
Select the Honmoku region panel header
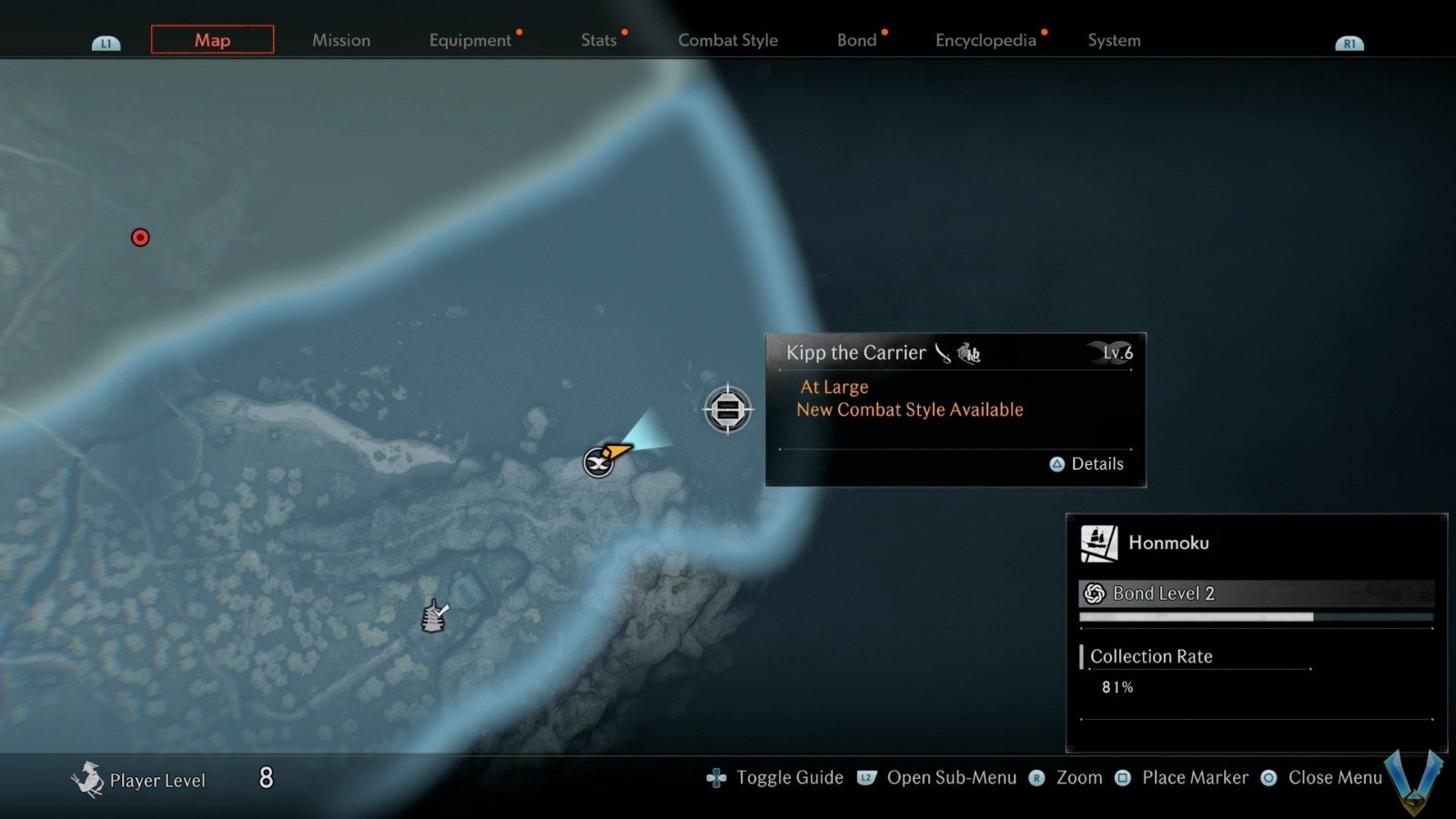click(x=1168, y=543)
